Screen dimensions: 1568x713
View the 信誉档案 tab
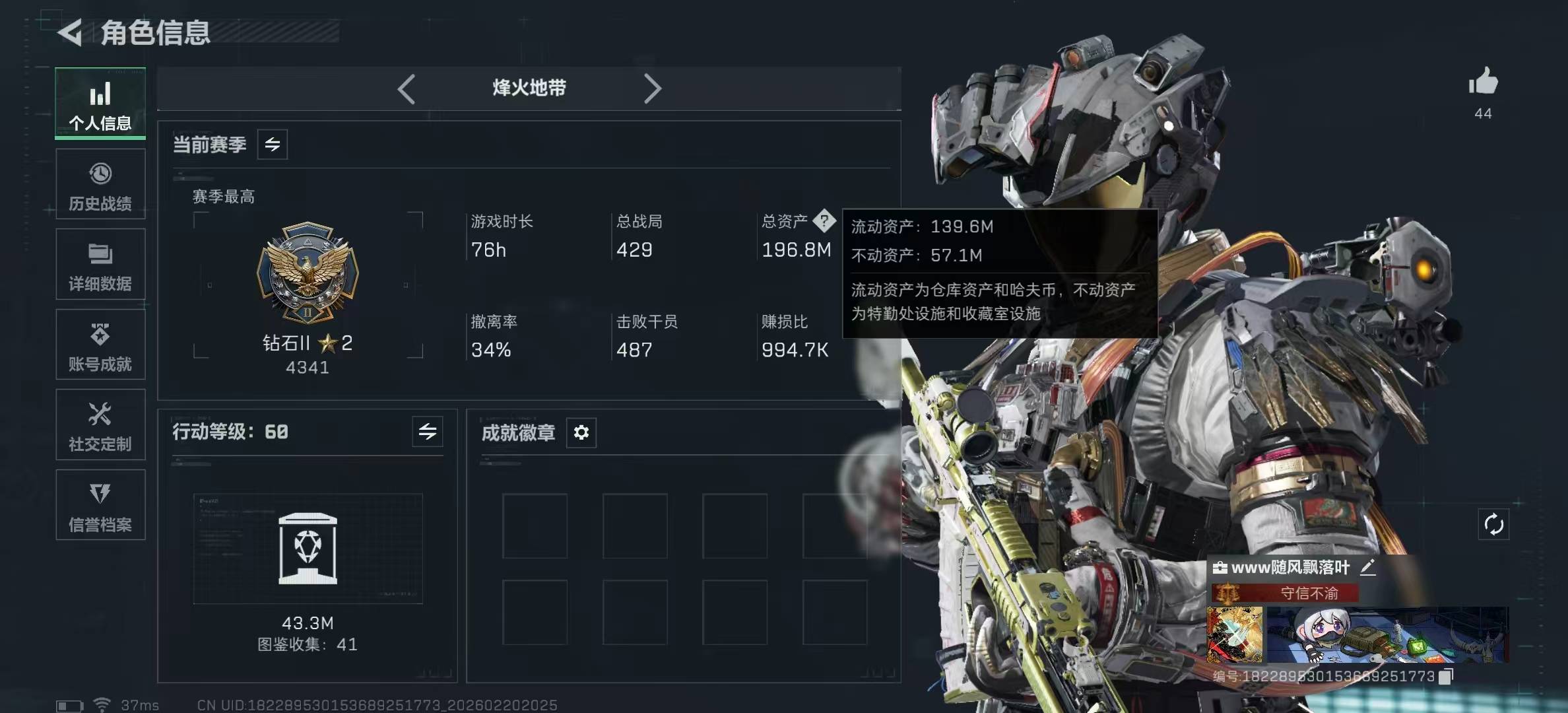tap(100, 506)
